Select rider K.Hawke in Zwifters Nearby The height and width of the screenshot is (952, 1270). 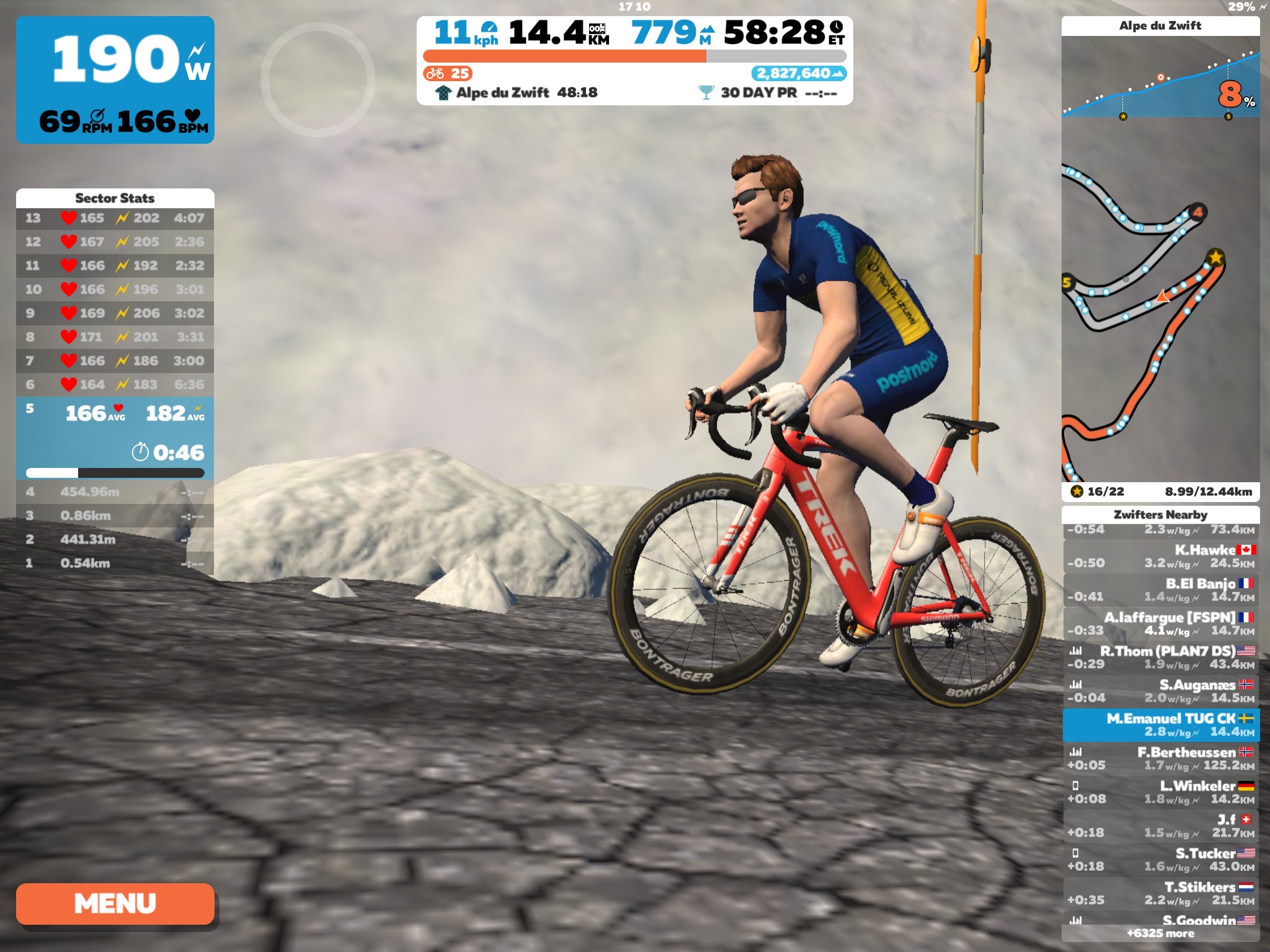point(1160,556)
